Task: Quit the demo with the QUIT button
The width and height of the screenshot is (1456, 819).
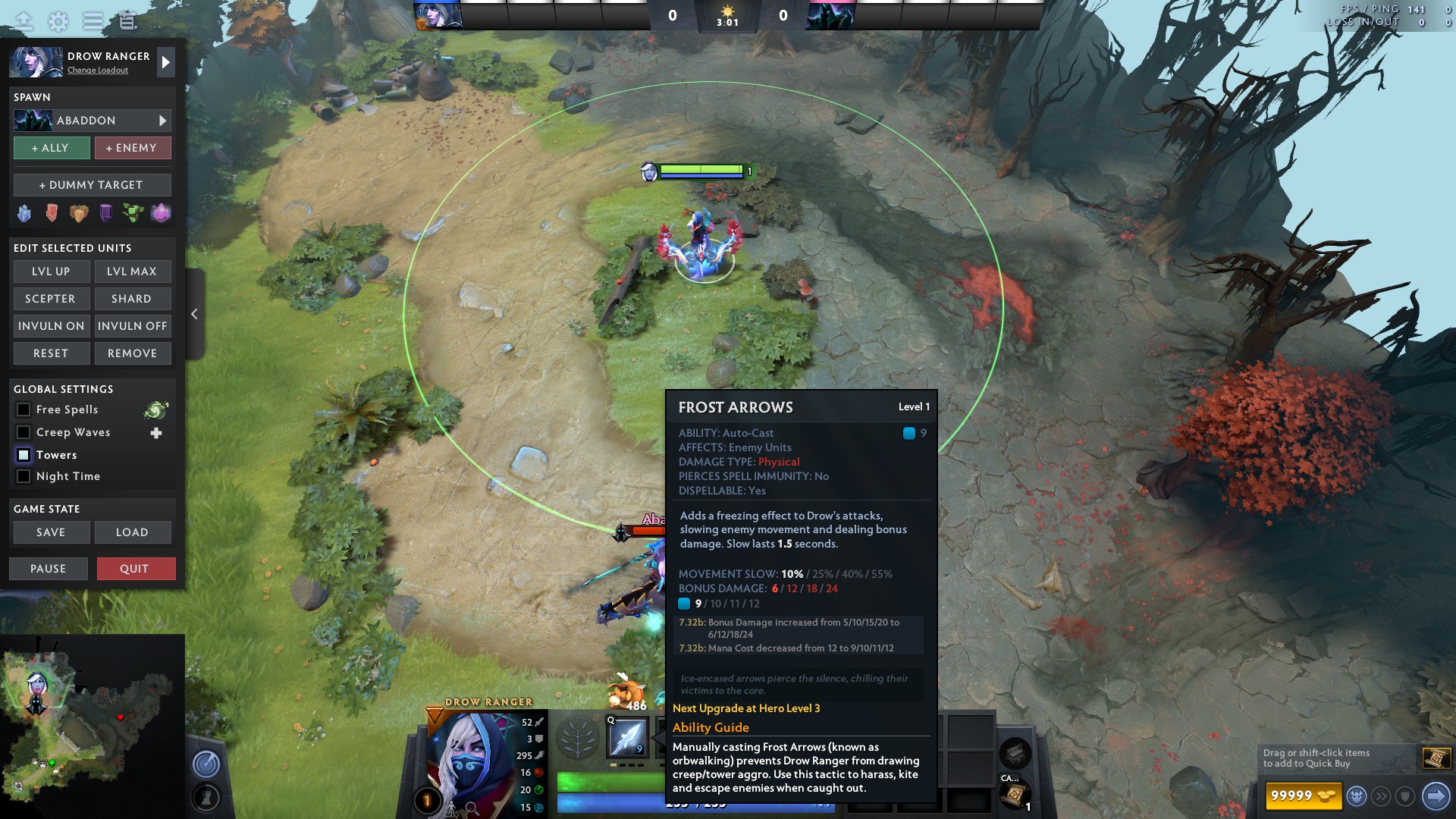Action: (x=136, y=568)
